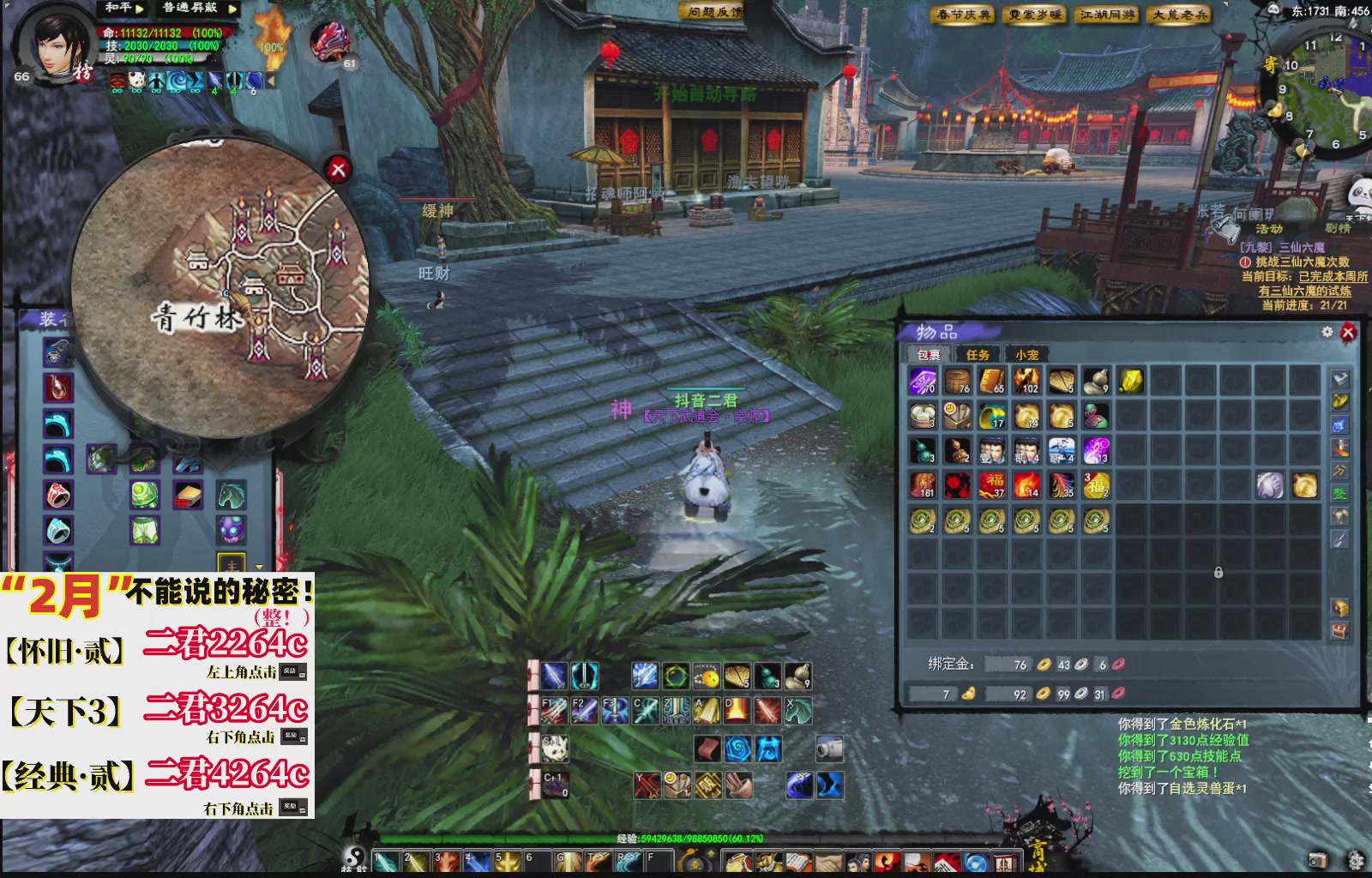Click the 分 split-stack icon in inventory sidebar
The width and height of the screenshot is (1372, 878).
[1339, 471]
